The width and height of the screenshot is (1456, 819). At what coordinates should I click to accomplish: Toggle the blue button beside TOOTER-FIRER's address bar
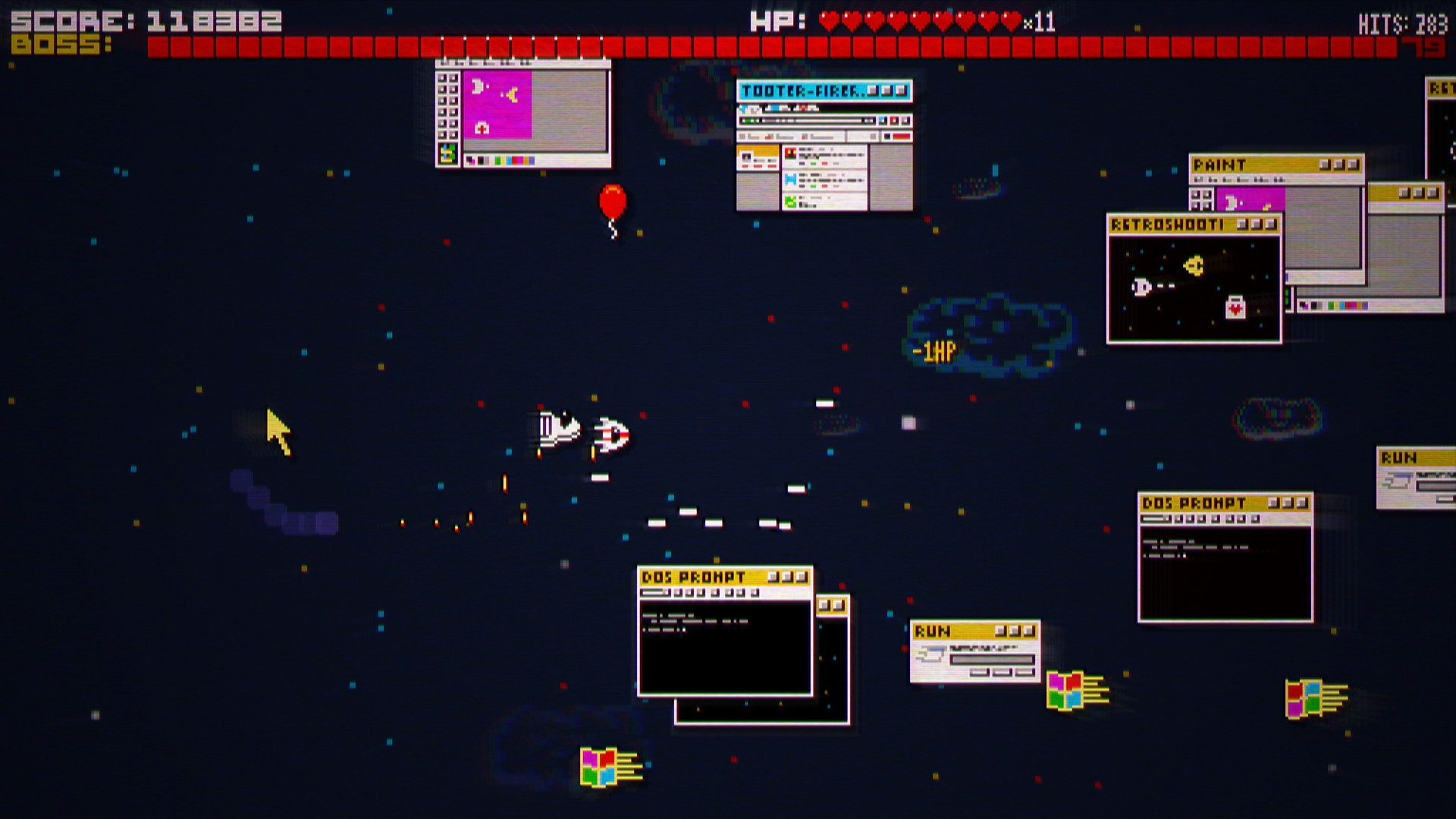click(x=881, y=121)
